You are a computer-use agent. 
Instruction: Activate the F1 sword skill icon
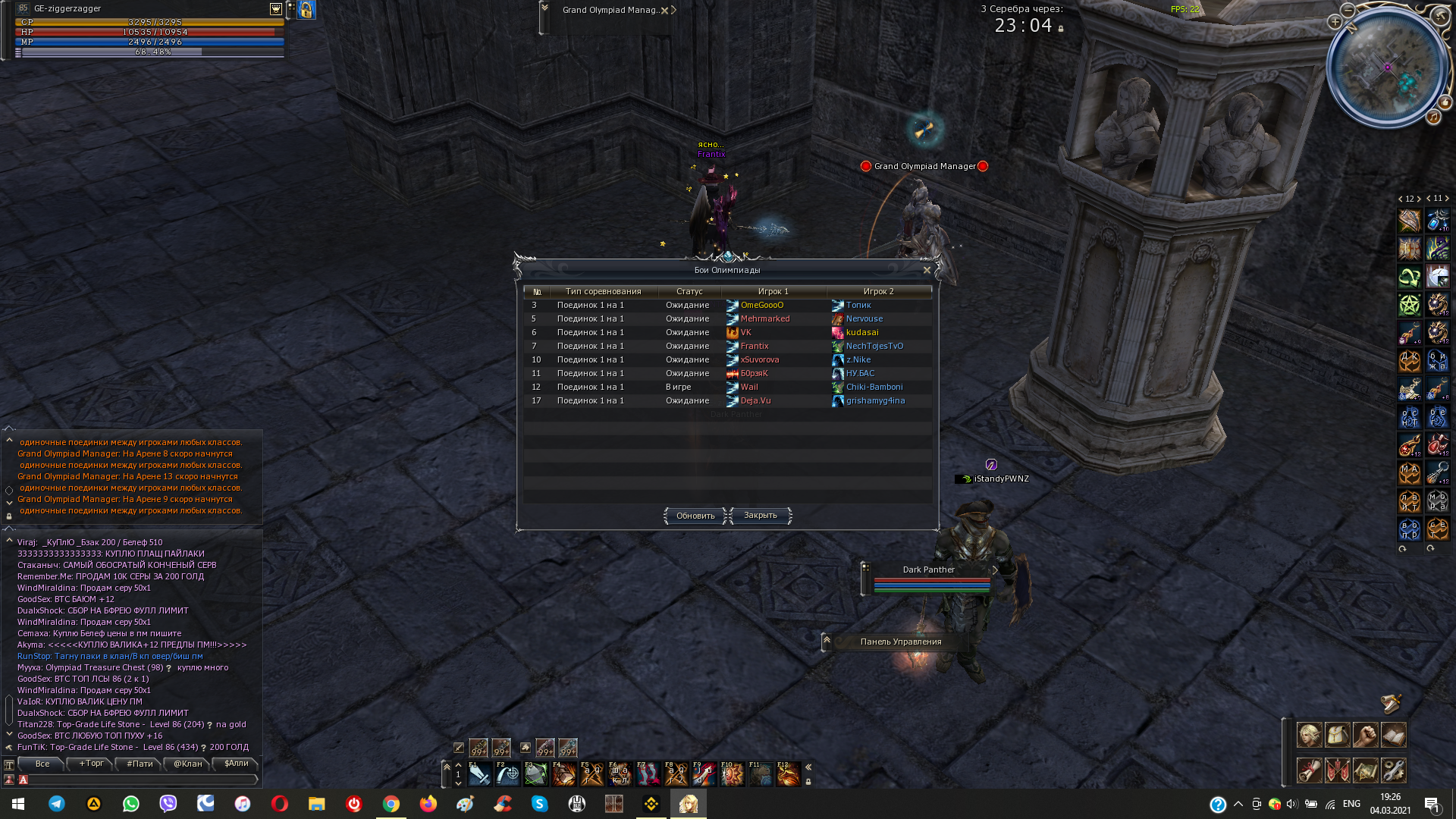[479, 773]
